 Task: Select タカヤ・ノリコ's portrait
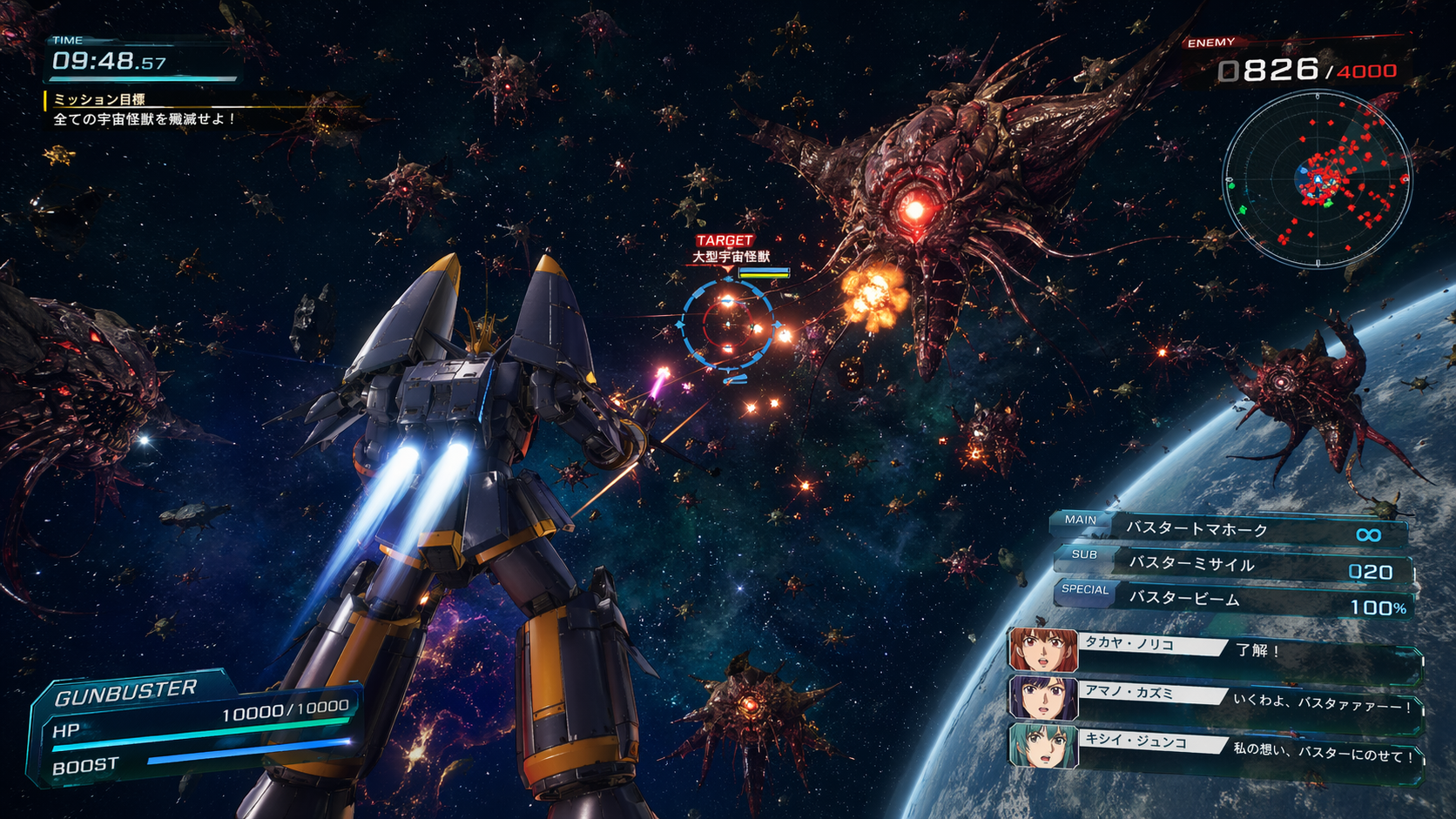point(1042,650)
